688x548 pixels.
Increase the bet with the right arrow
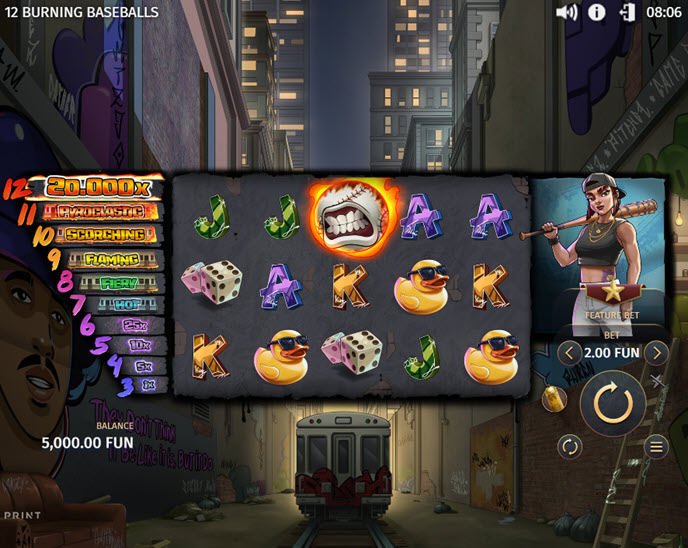[x=656, y=353]
